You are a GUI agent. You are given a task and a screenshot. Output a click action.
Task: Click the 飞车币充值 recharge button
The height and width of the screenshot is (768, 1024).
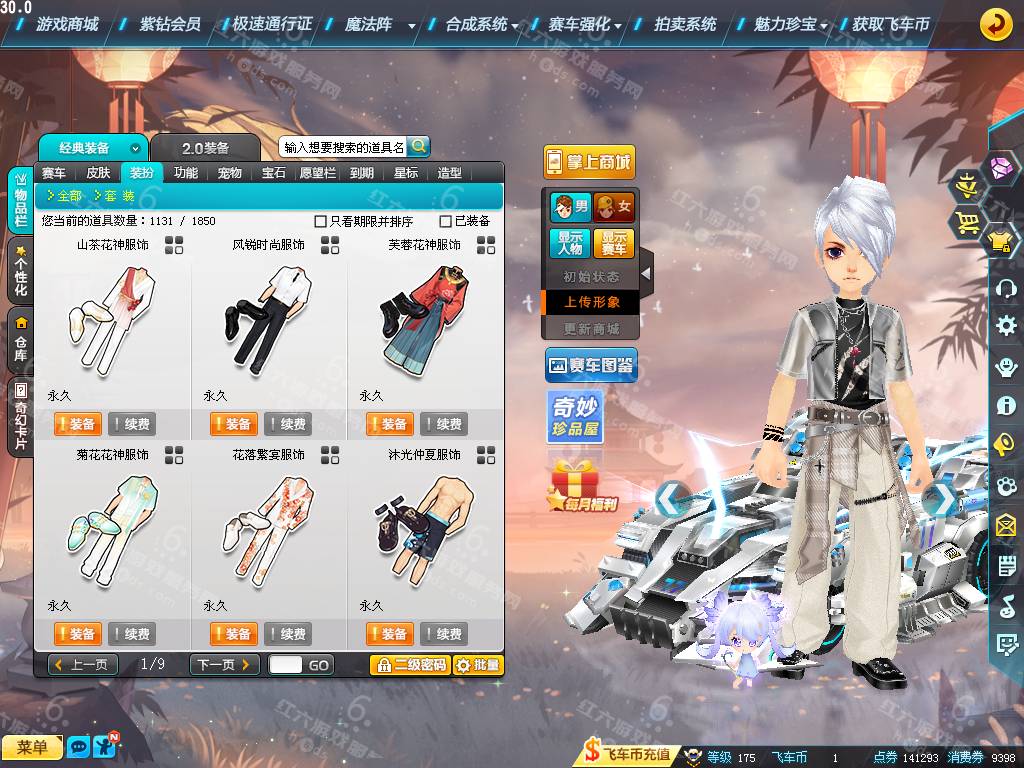coord(628,755)
